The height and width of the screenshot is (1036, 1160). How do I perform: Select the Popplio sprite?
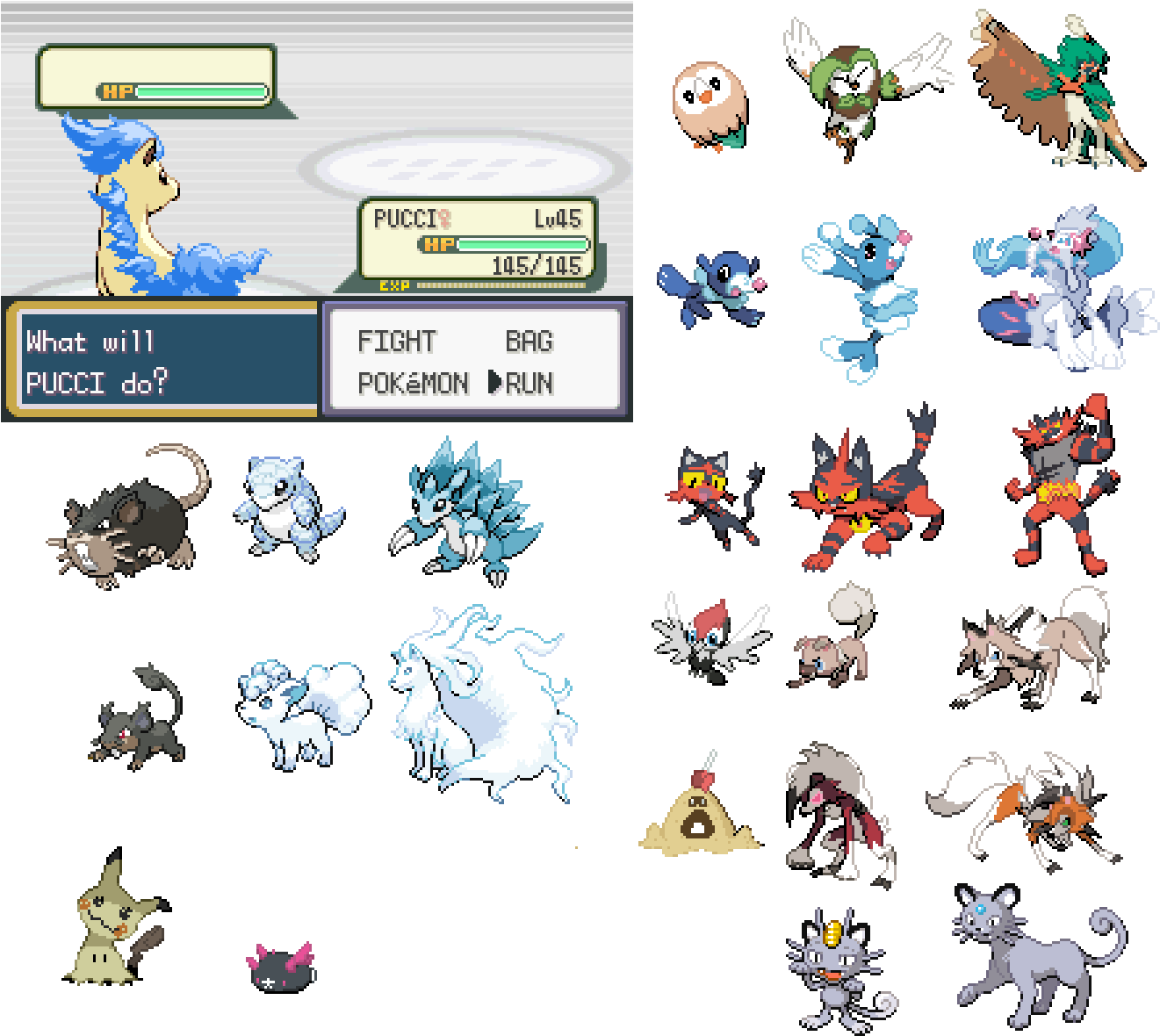(x=711, y=281)
